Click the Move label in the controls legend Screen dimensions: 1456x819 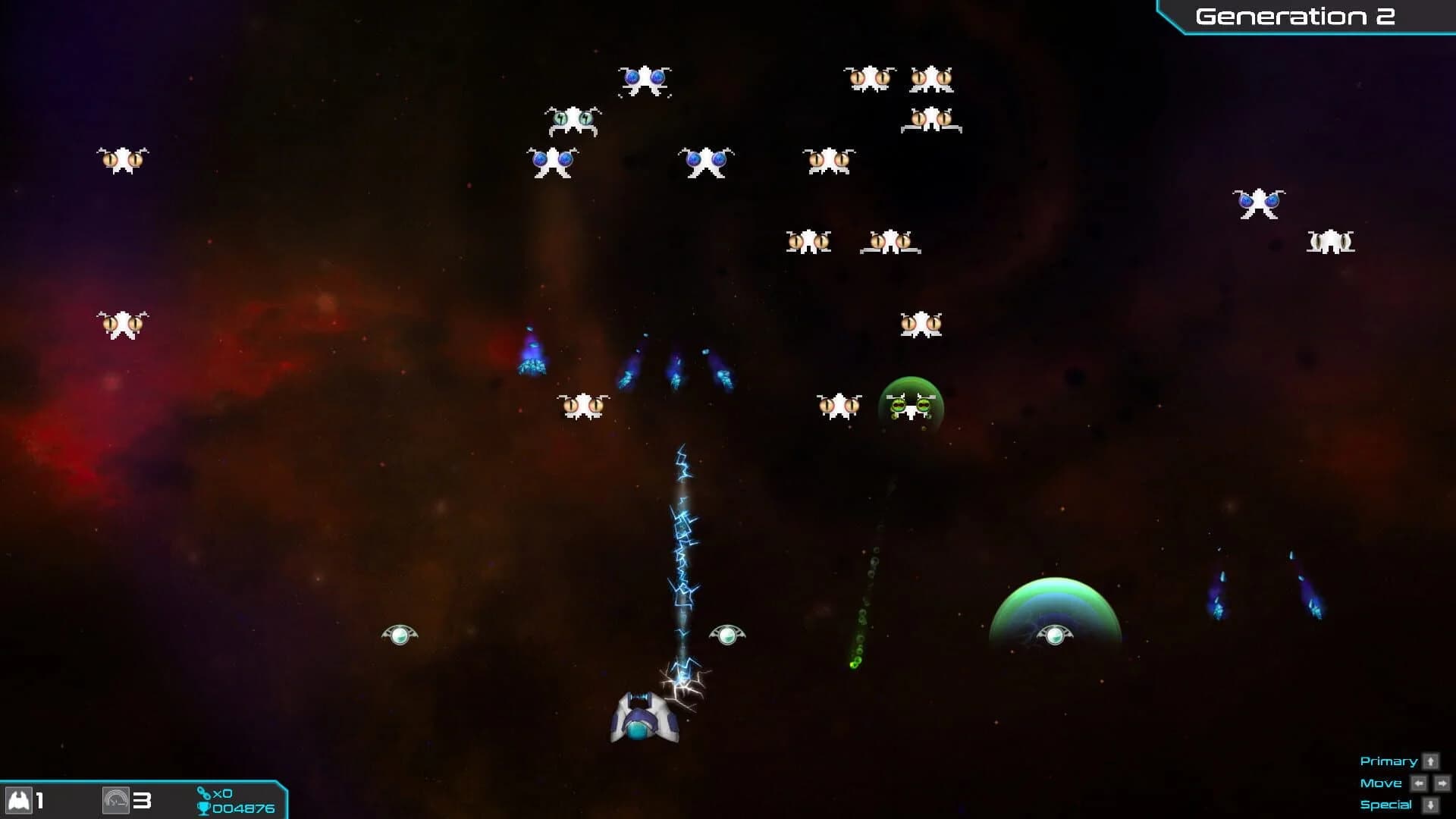pyautogui.click(x=1381, y=783)
